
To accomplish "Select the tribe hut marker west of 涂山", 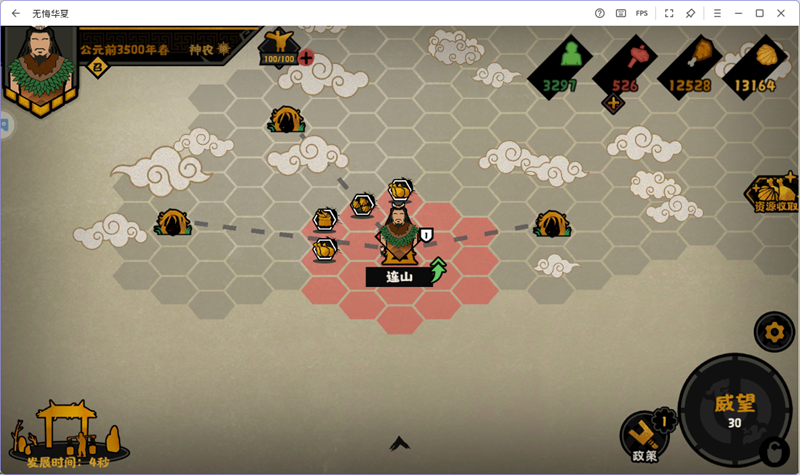I will click(172, 222).
